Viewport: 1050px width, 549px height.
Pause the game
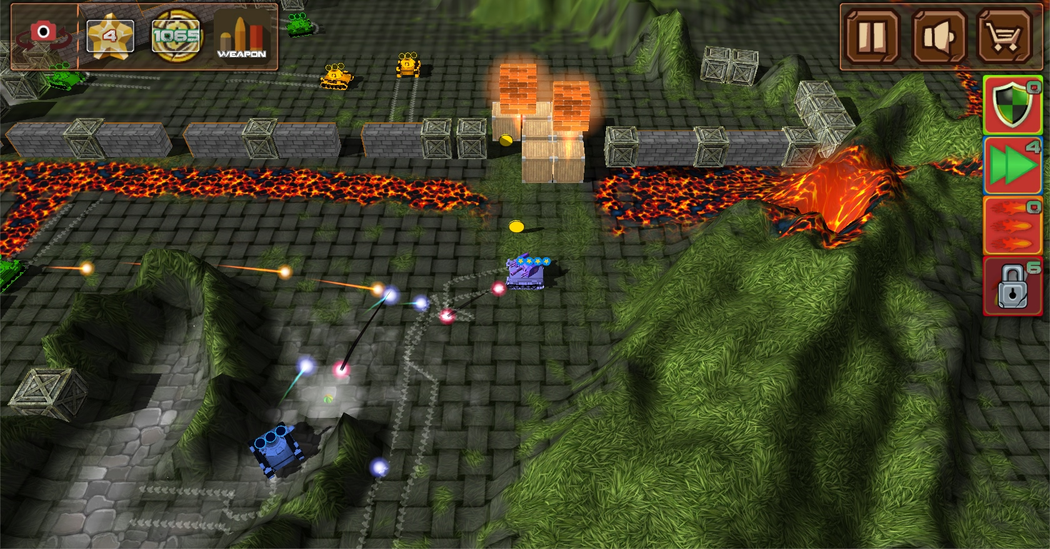pos(873,37)
